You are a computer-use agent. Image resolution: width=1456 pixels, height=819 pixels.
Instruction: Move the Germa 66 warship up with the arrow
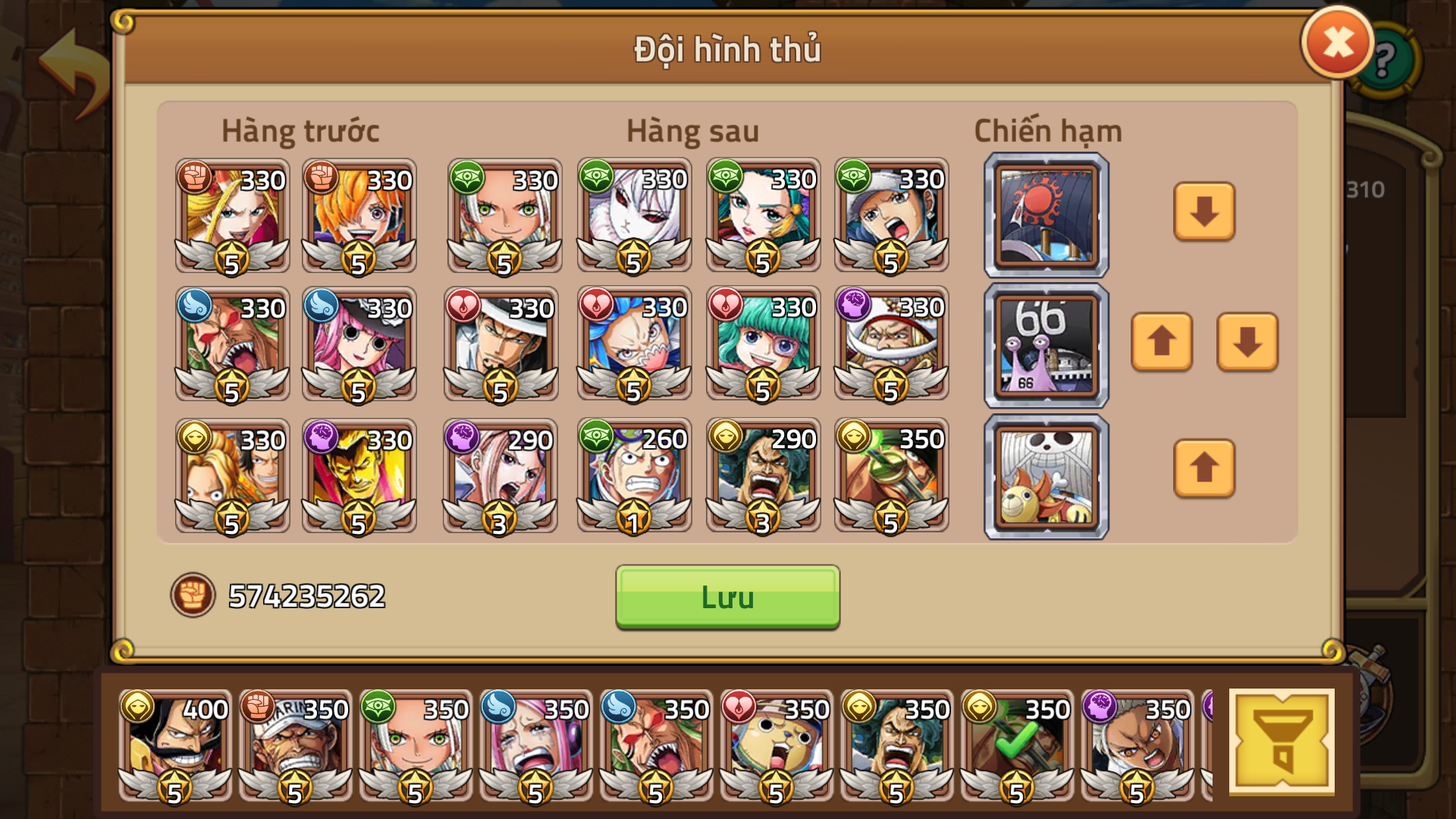1163,343
